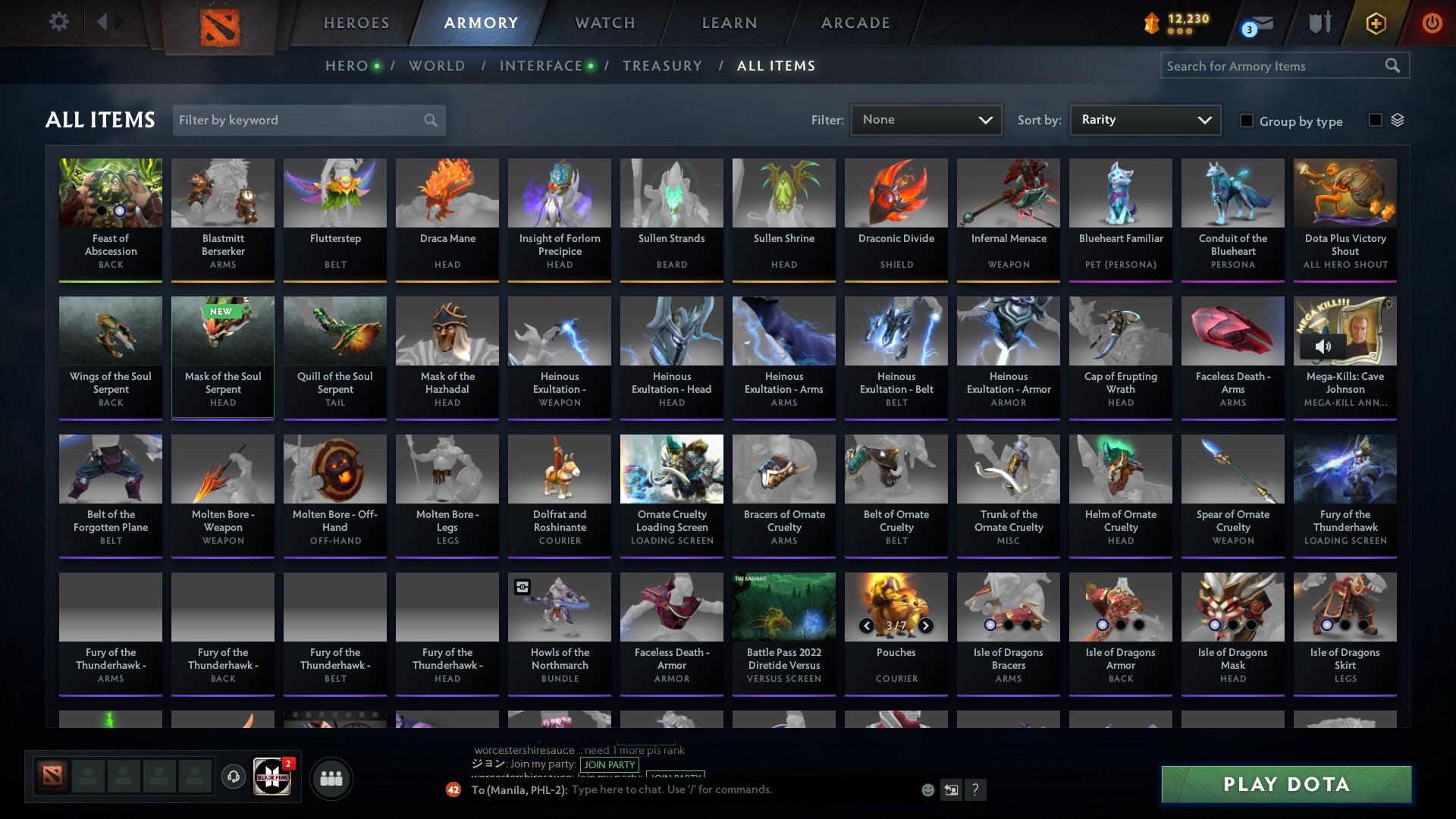Click the gold hexagon plus icon in top bar

click(1376, 23)
